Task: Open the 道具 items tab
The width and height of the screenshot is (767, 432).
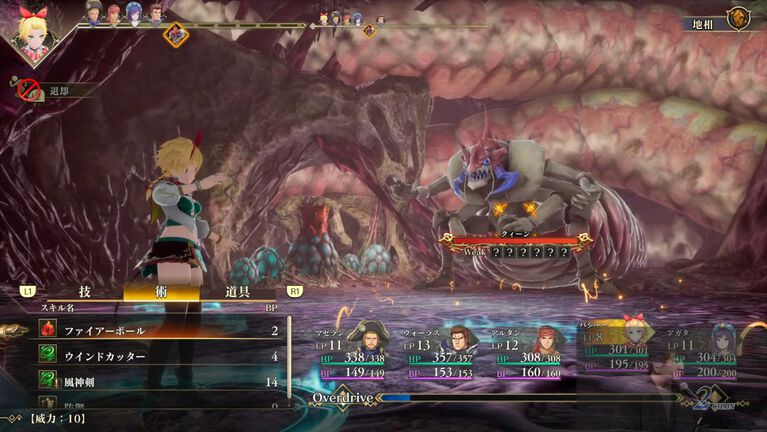Action: [237, 291]
